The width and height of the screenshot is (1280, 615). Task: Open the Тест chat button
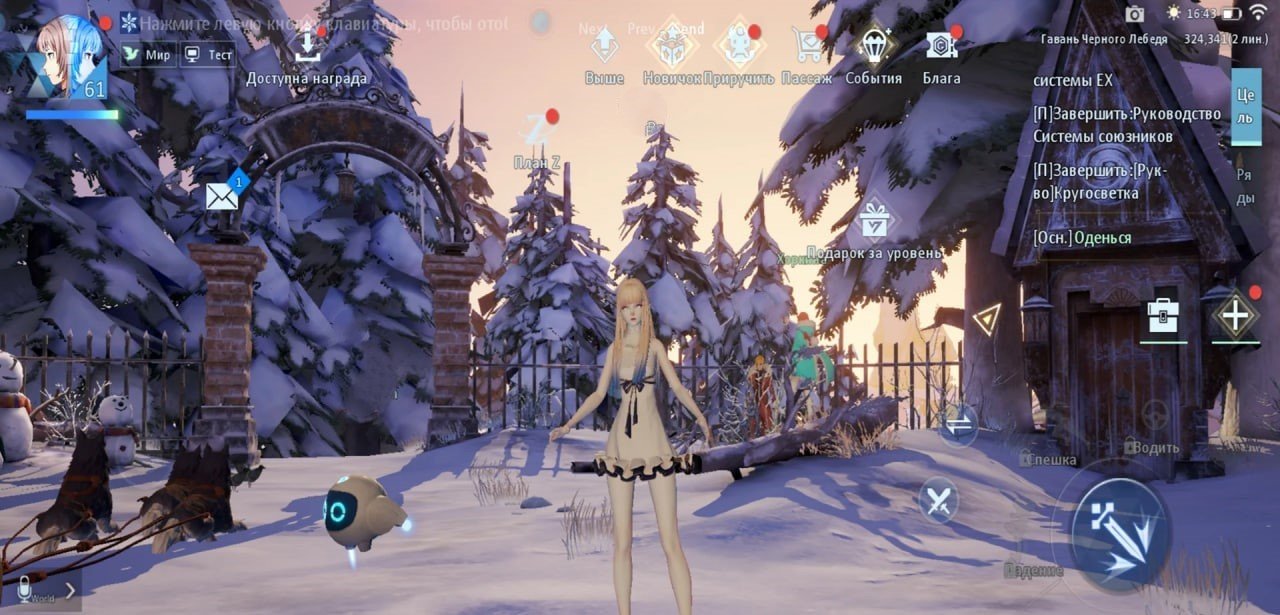(208, 55)
